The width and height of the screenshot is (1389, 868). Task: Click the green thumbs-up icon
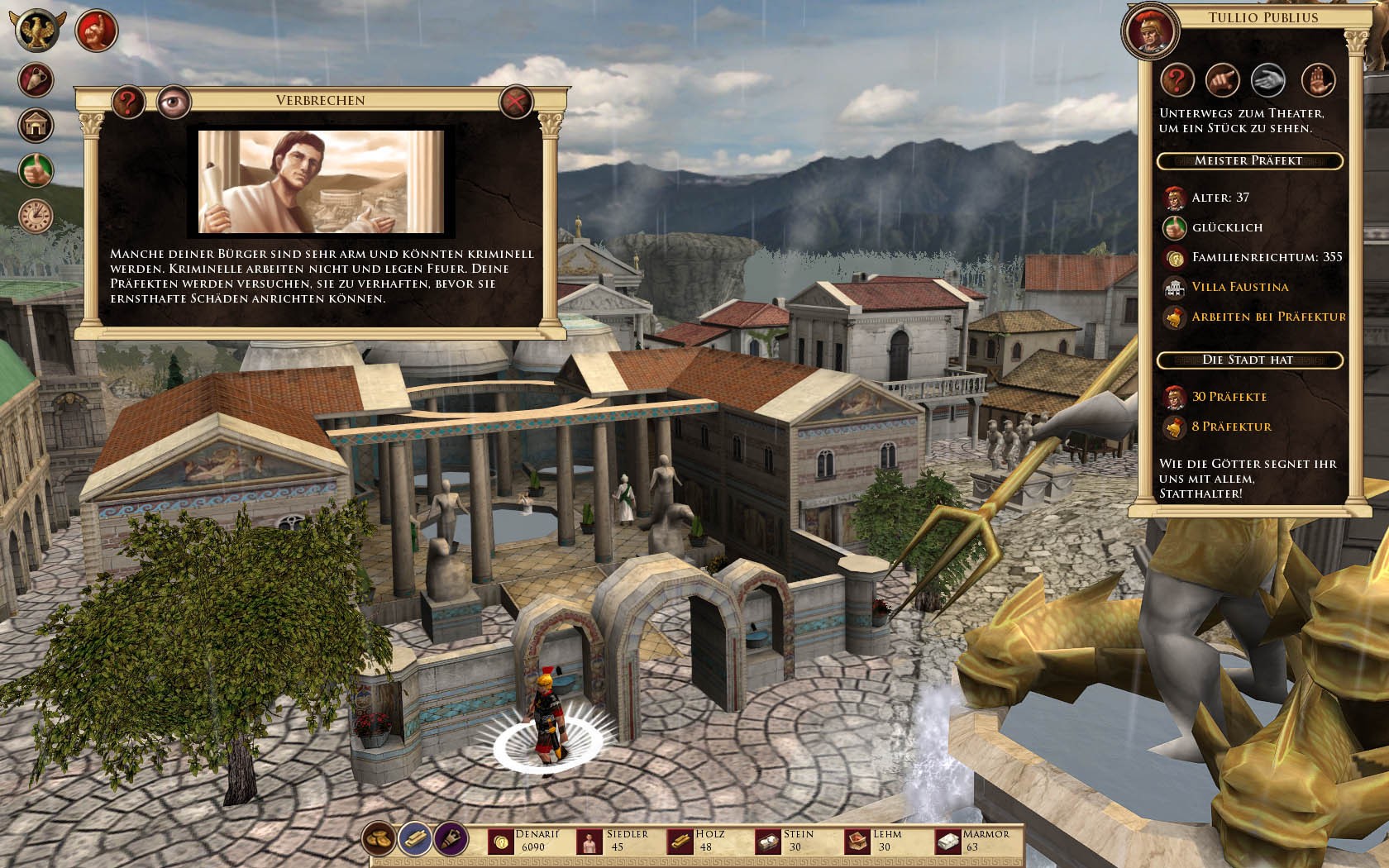[36, 170]
